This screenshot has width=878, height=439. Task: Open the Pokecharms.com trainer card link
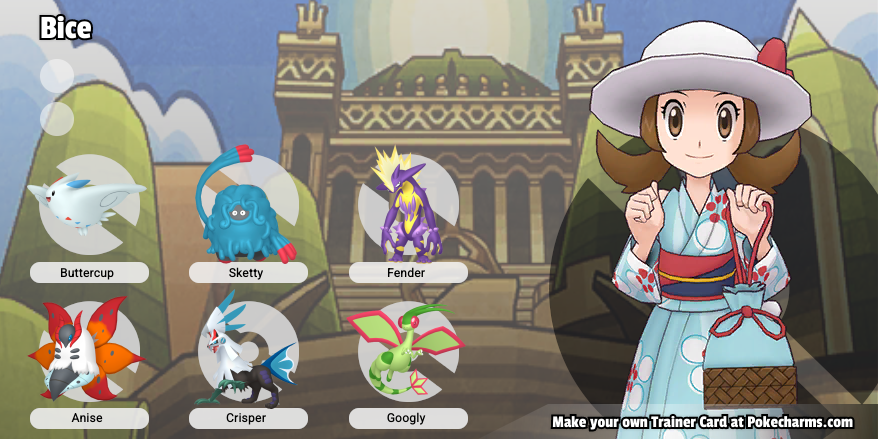coord(702,422)
